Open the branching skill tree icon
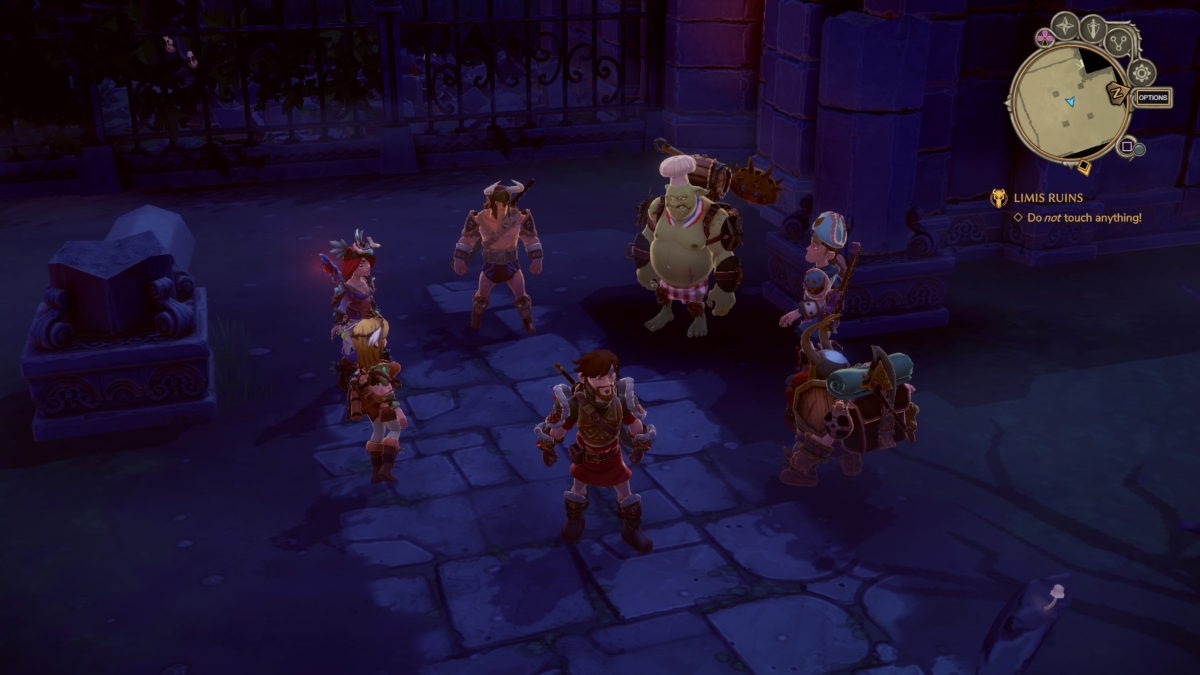The image size is (1200, 675). click(1120, 41)
